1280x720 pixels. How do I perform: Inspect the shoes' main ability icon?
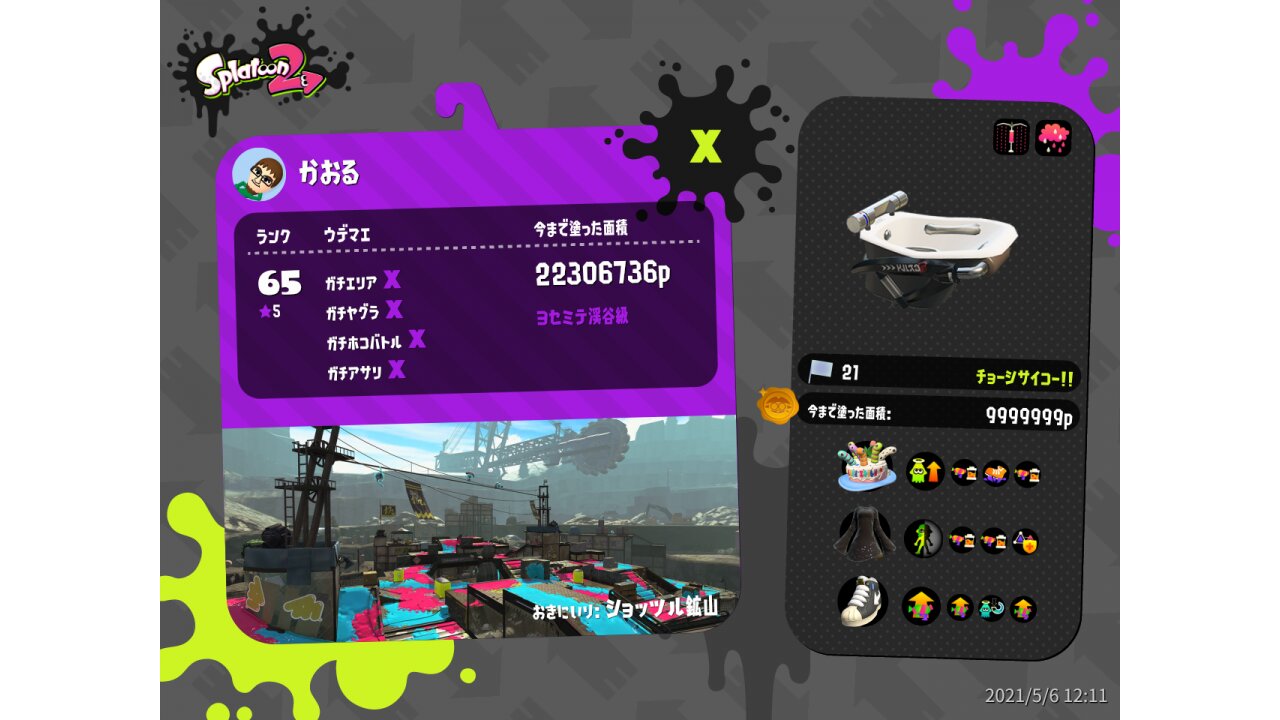(921, 606)
